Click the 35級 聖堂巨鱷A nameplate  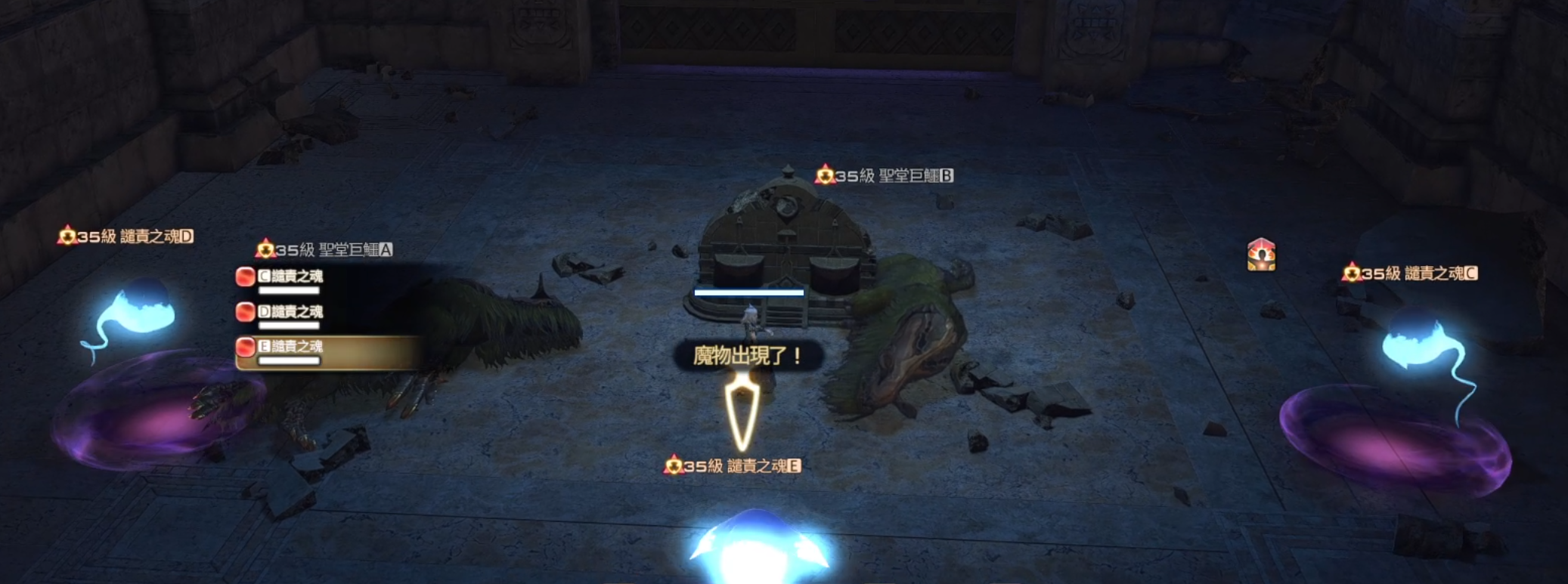point(325,249)
